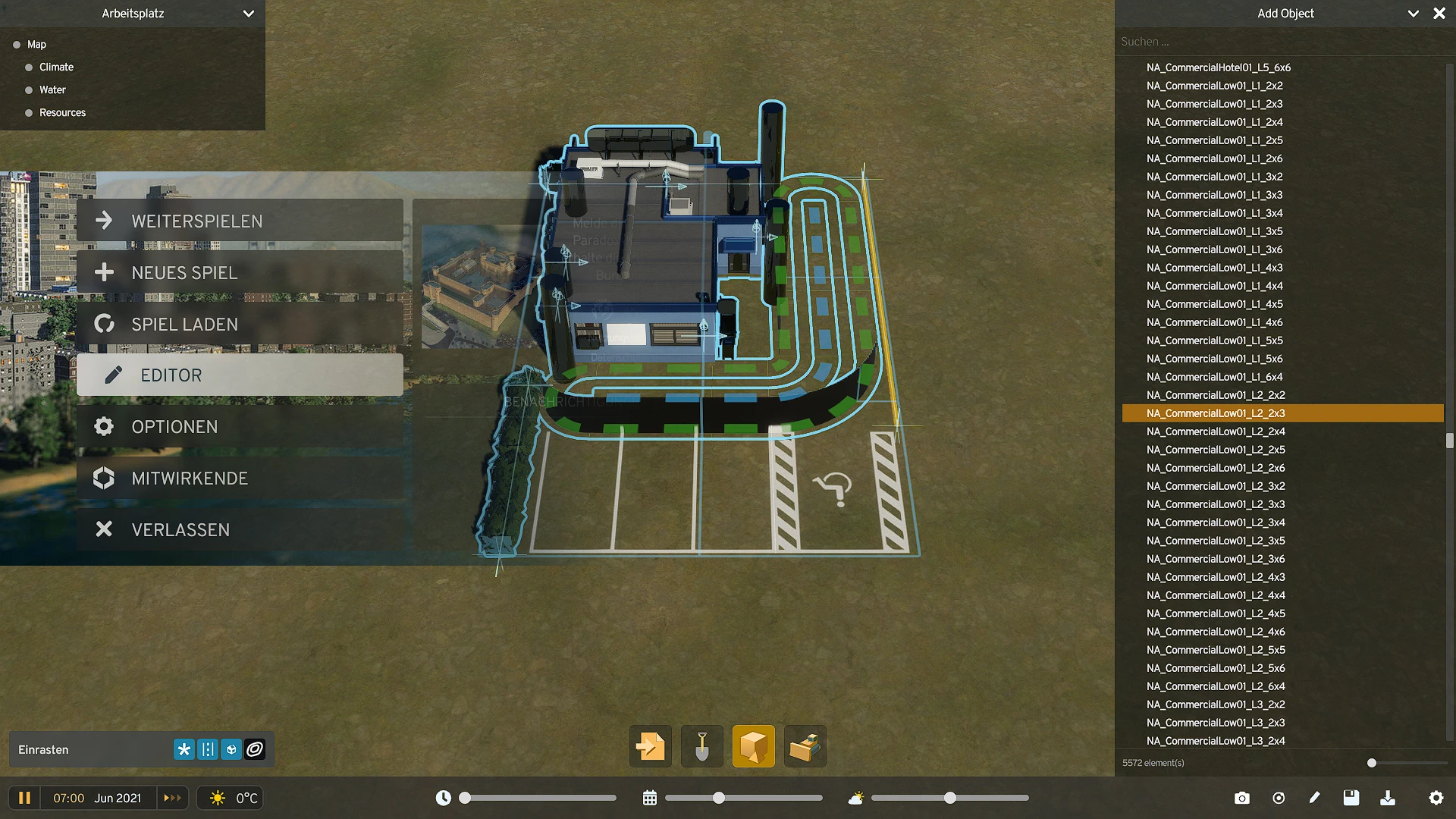The height and width of the screenshot is (819, 1456).
Task: Select the shovel terrain tool
Action: [x=701, y=746]
